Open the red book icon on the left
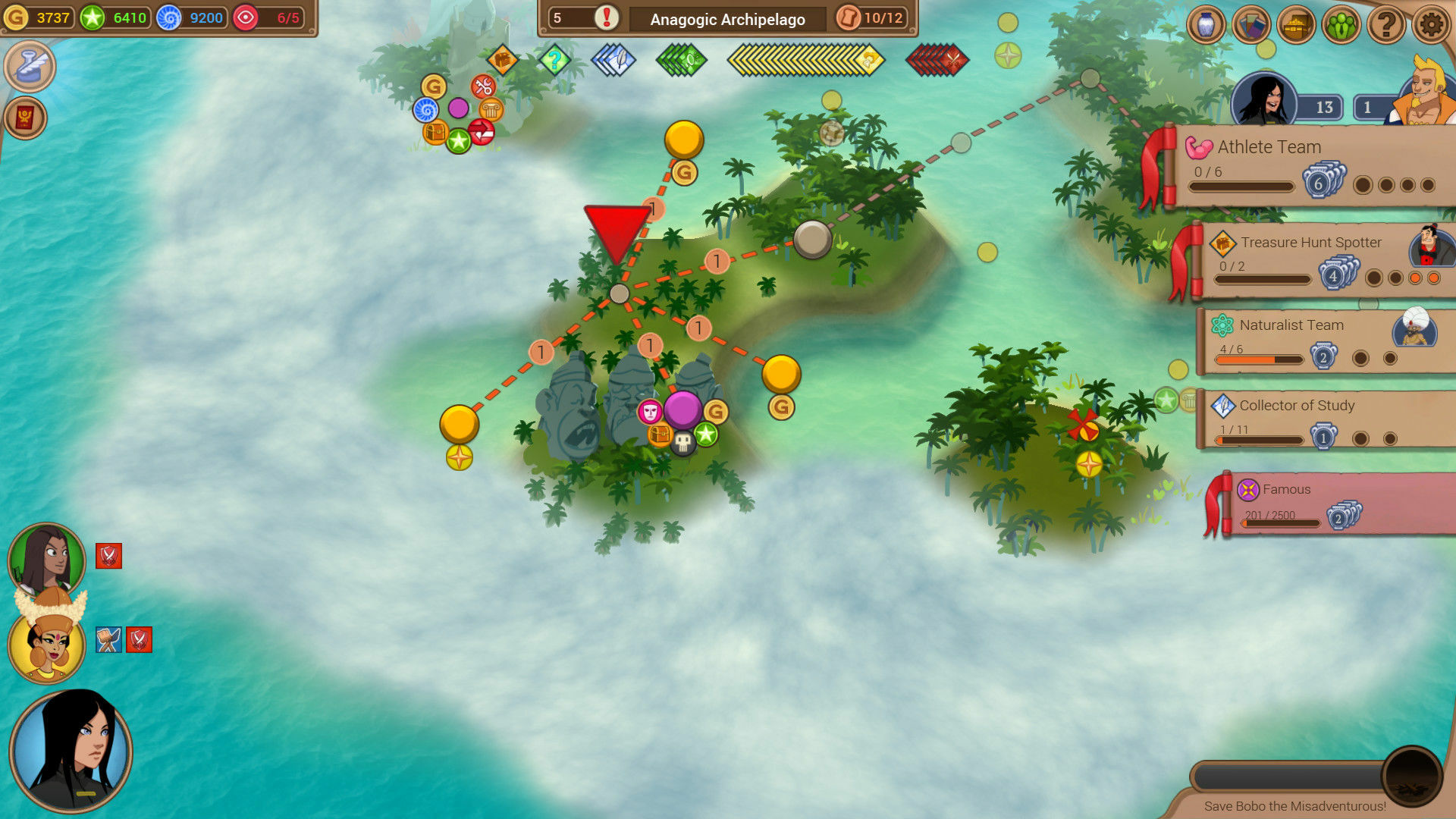 tap(28, 118)
